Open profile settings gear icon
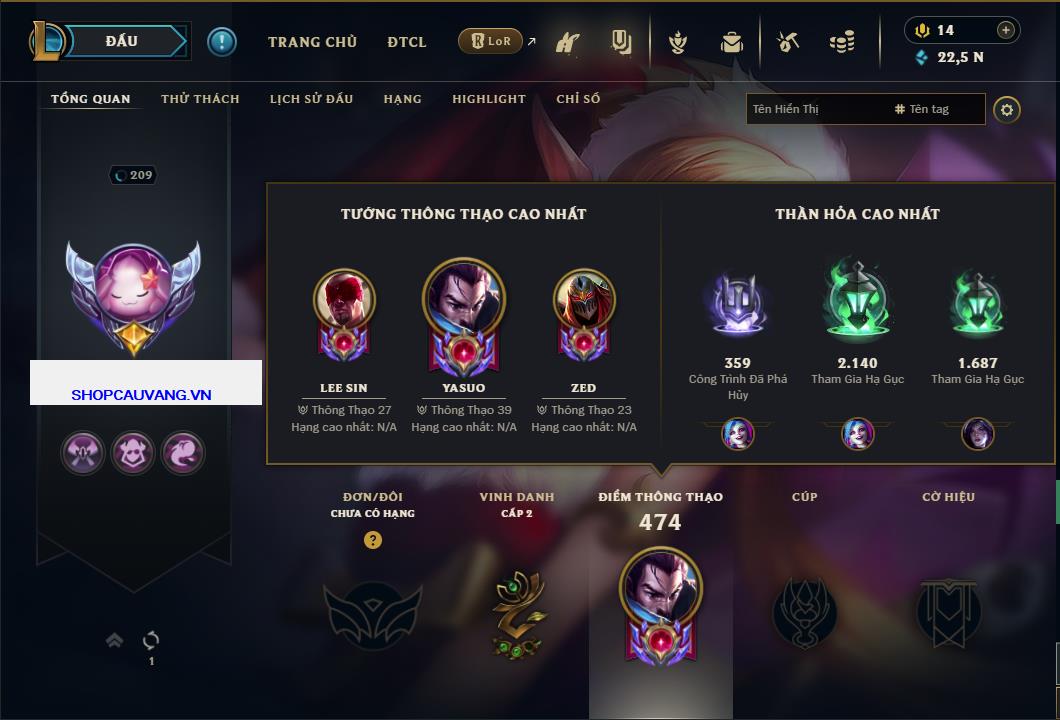This screenshot has width=1060, height=720. click(1007, 109)
